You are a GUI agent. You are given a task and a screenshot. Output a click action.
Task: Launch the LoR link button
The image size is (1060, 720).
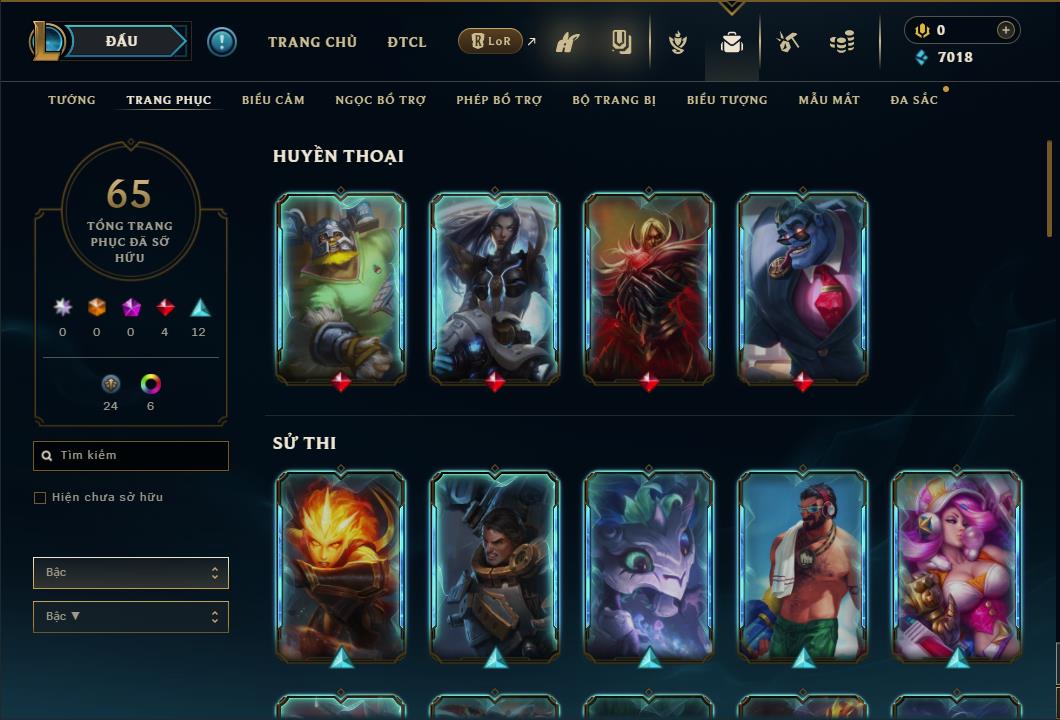point(490,41)
